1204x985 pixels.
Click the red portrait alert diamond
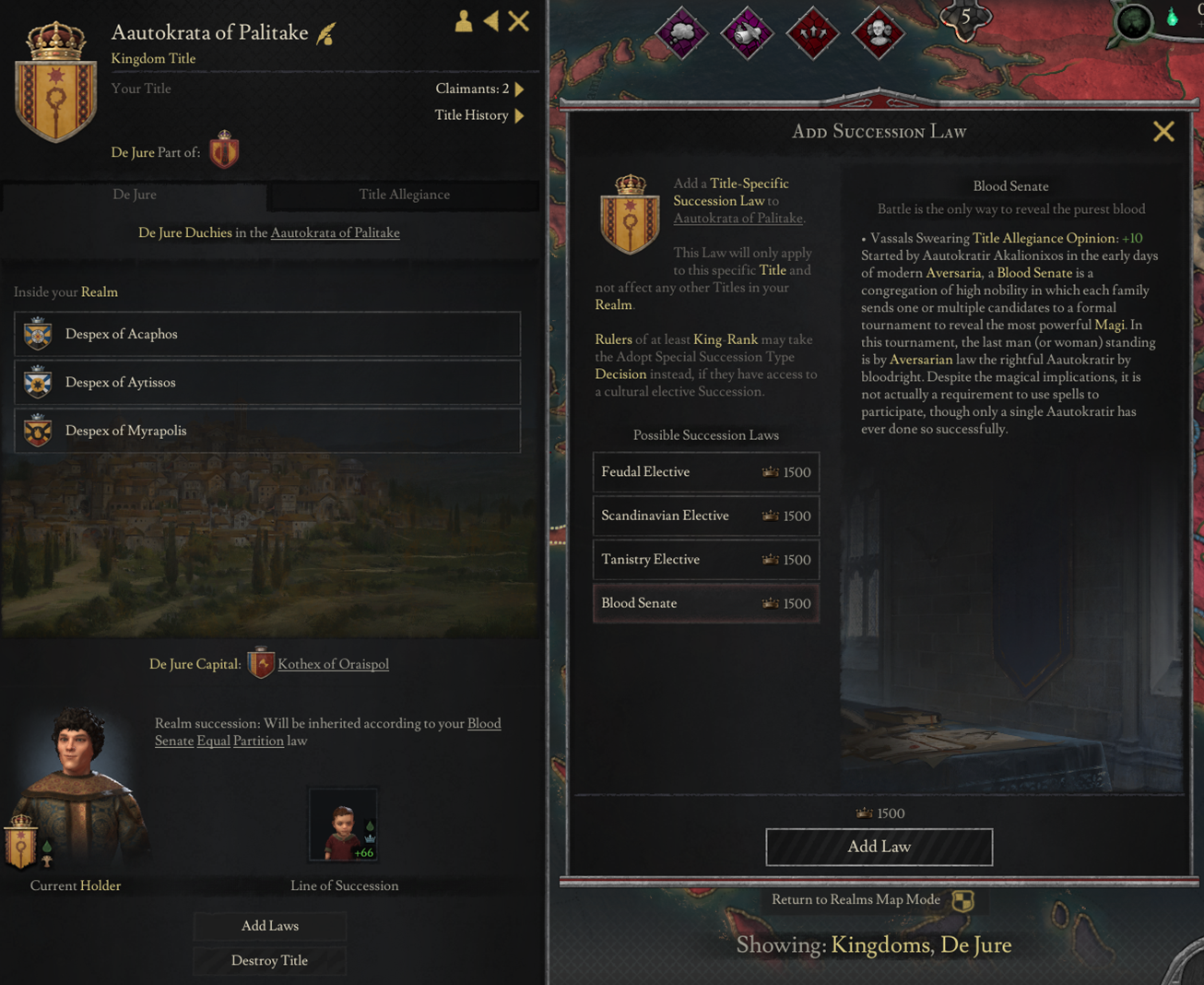(x=878, y=34)
